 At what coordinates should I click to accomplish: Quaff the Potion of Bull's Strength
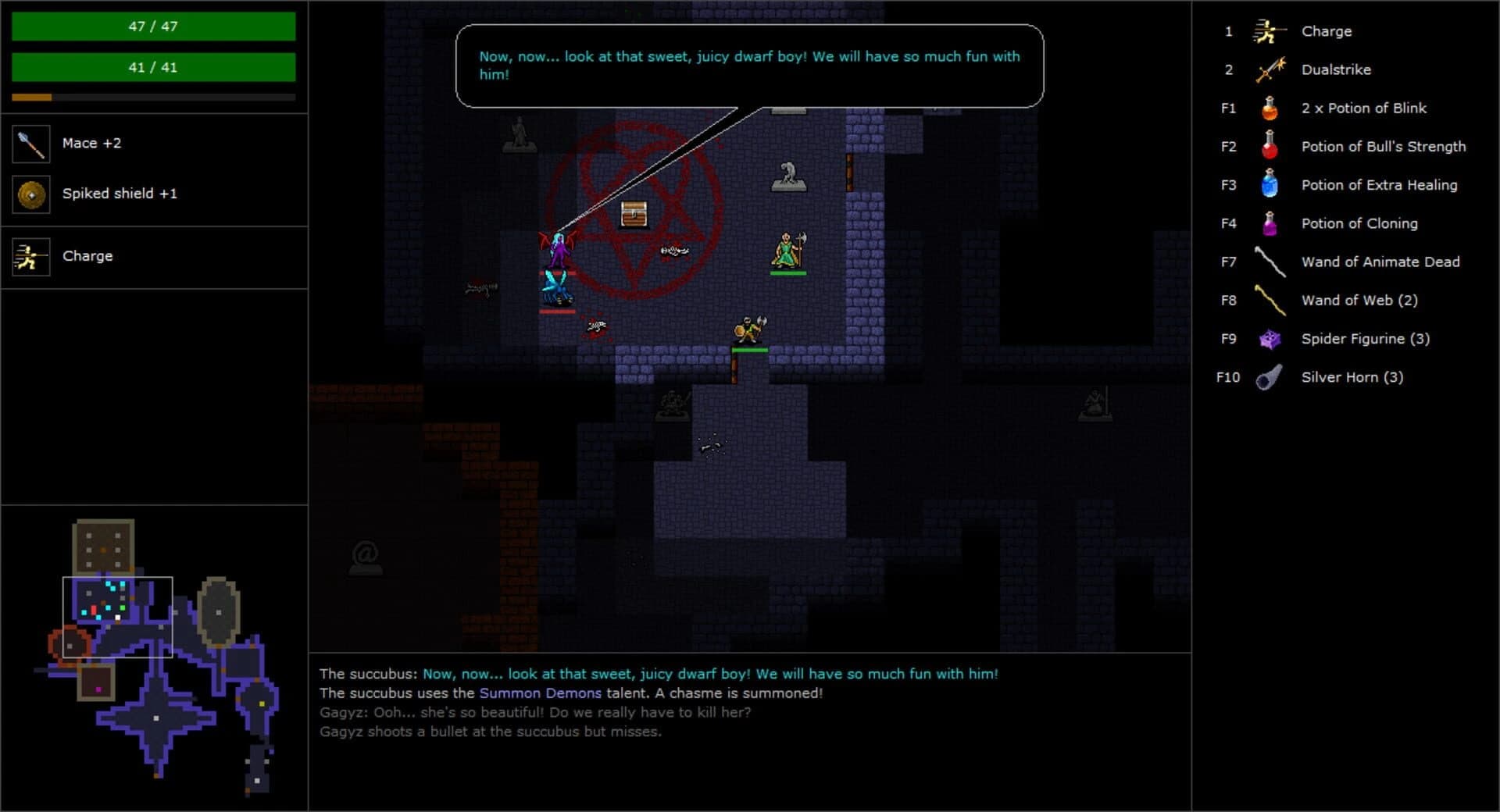tap(1268, 146)
